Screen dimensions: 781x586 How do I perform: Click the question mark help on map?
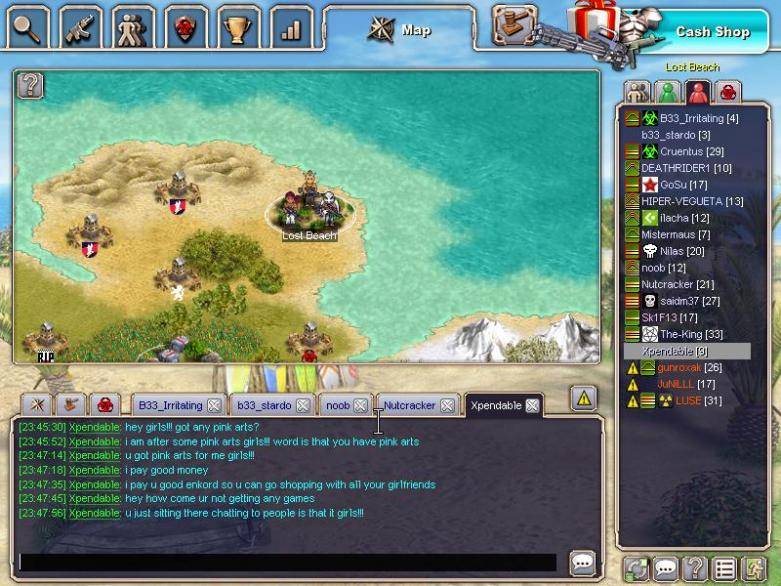[x=31, y=86]
